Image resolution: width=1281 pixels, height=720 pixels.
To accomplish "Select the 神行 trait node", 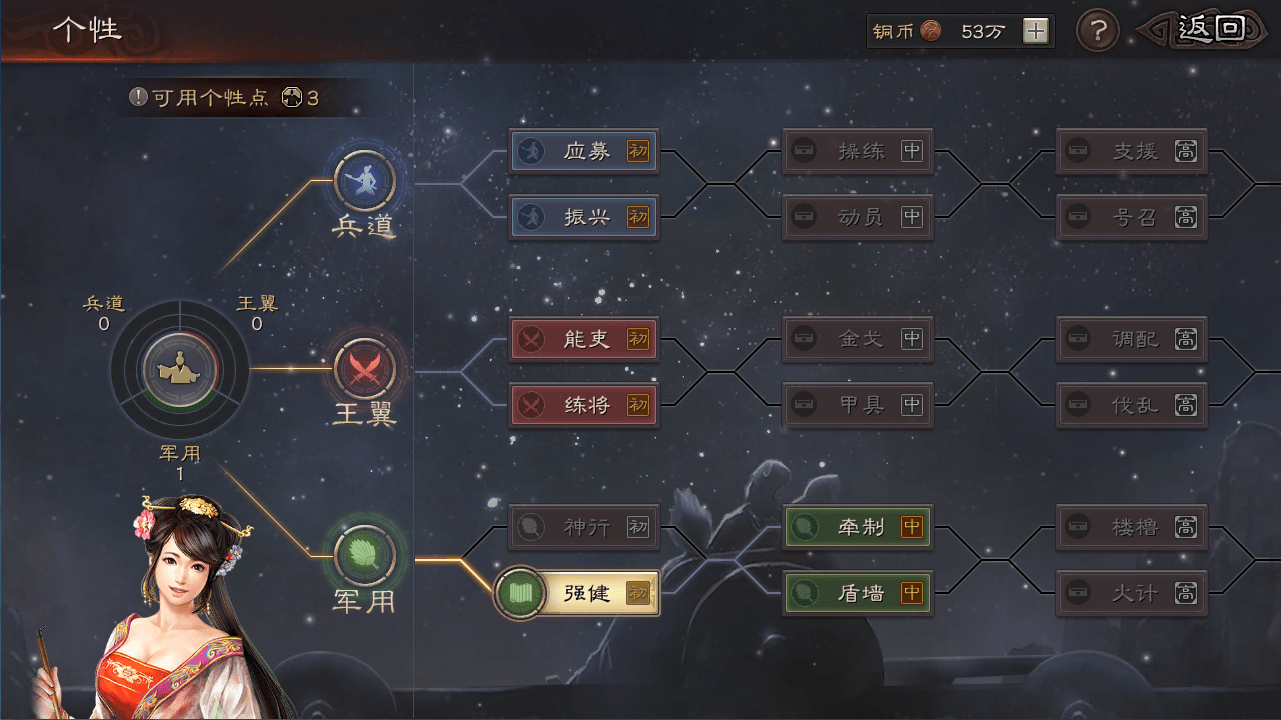I will [584, 526].
